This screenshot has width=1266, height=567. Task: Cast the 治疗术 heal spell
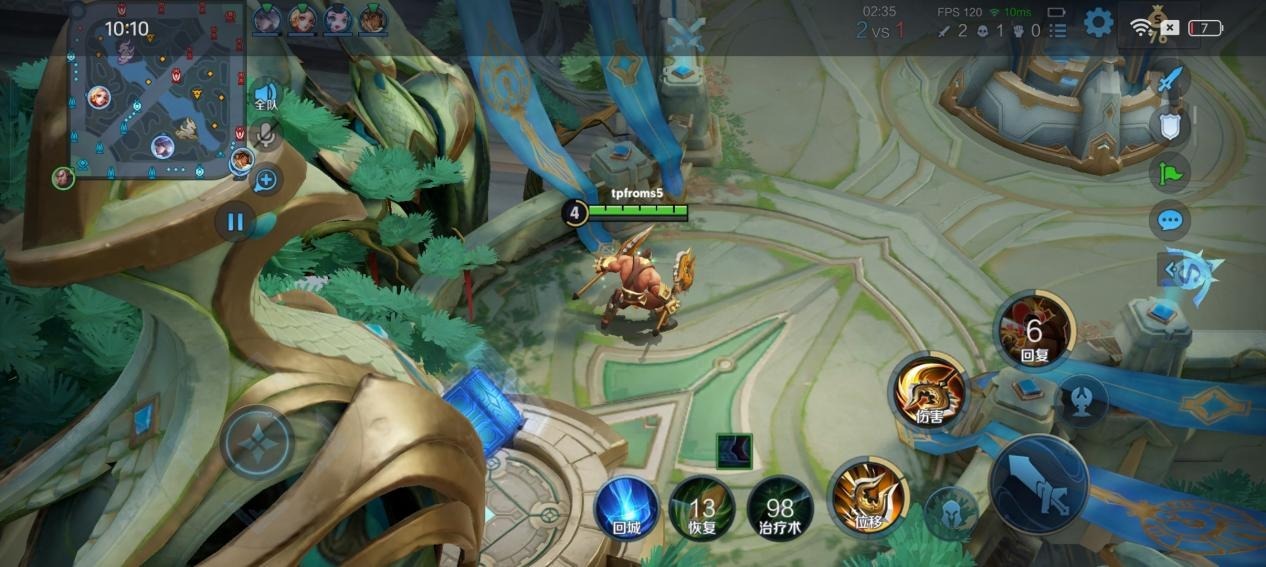coord(779,508)
